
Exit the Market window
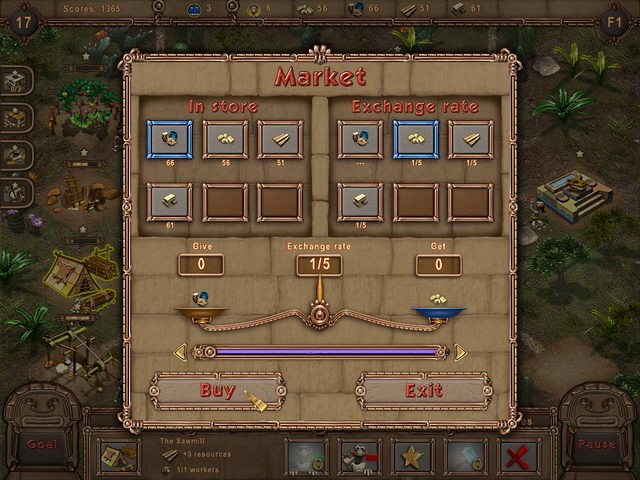tap(423, 390)
